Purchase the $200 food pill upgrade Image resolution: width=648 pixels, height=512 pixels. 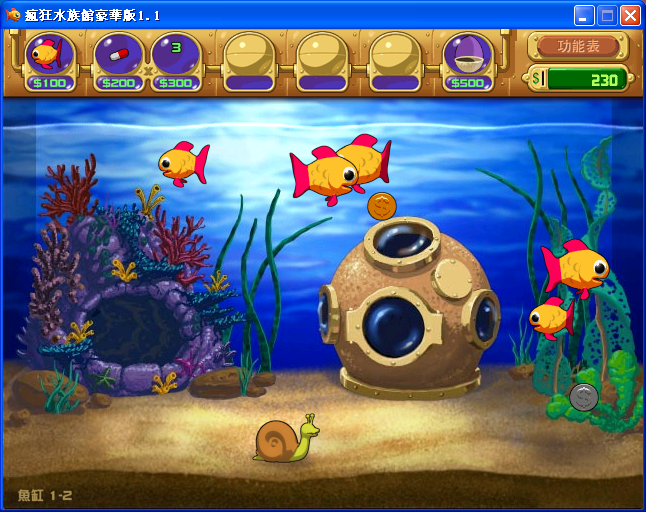118,58
